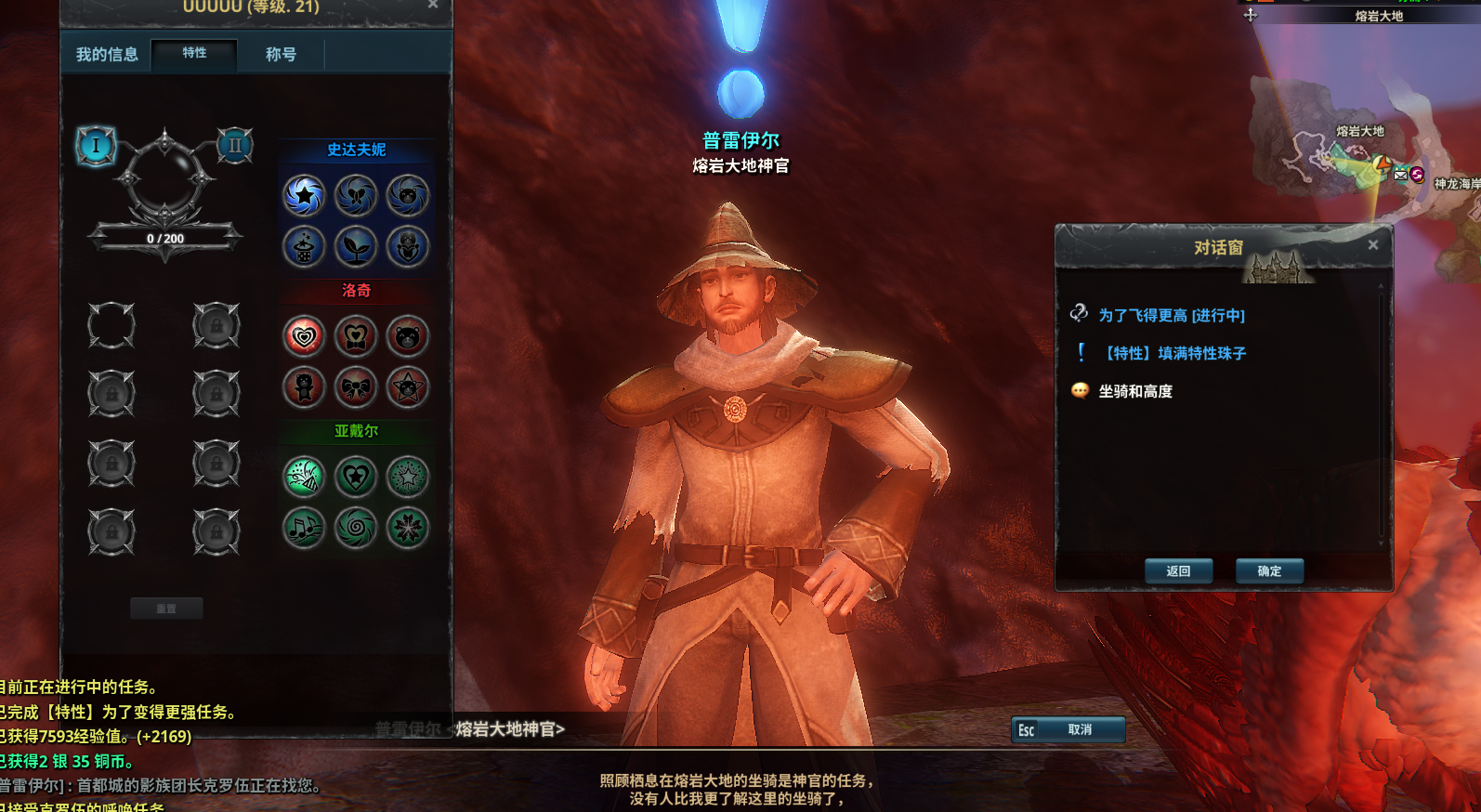The width and height of the screenshot is (1481, 812).
Task: Click the 重置 reset button
Action: click(x=166, y=609)
